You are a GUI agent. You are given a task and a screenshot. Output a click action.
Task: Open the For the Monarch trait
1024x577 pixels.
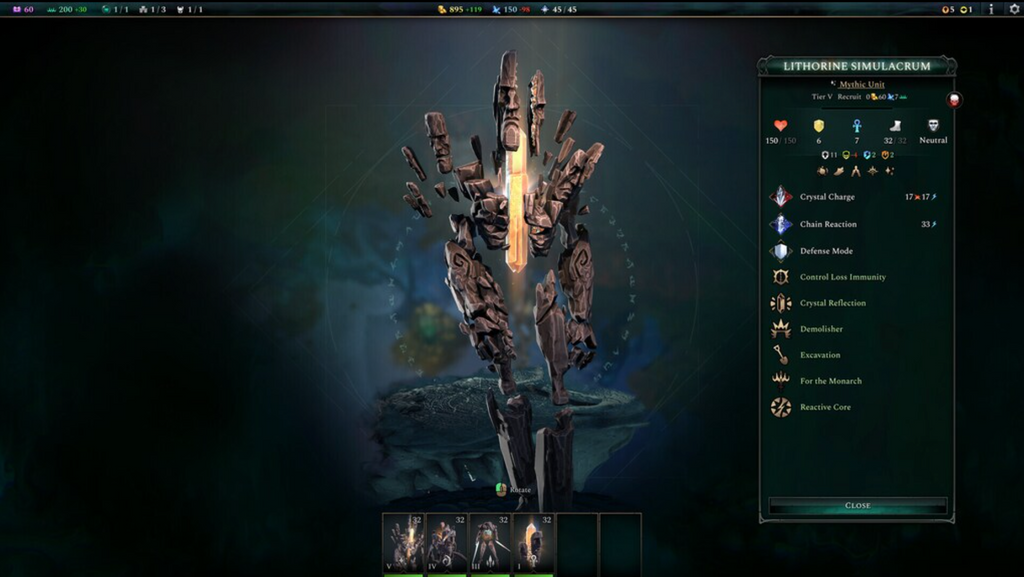click(830, 381)
